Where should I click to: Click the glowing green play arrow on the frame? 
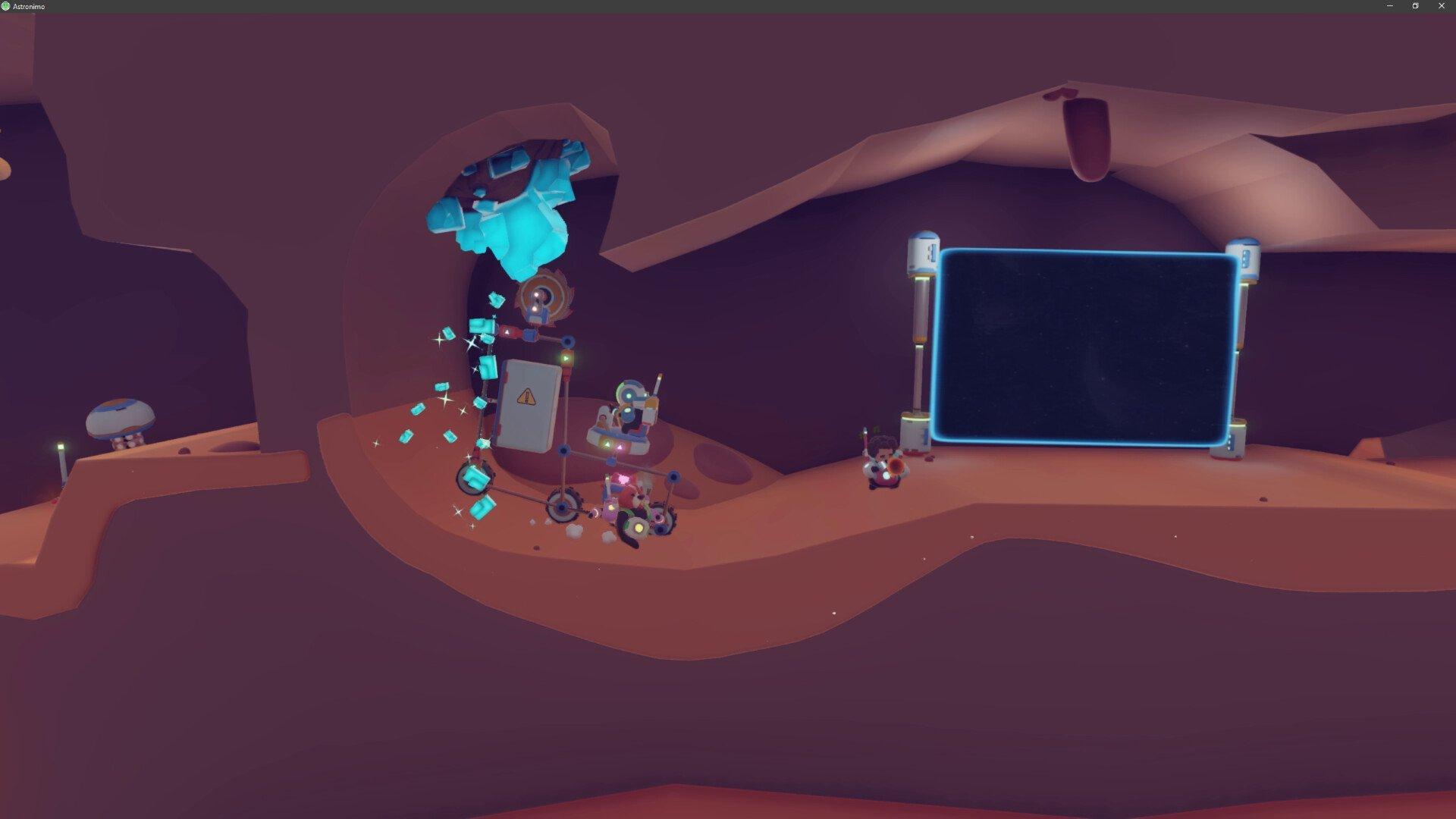click(x=566, y=356)
